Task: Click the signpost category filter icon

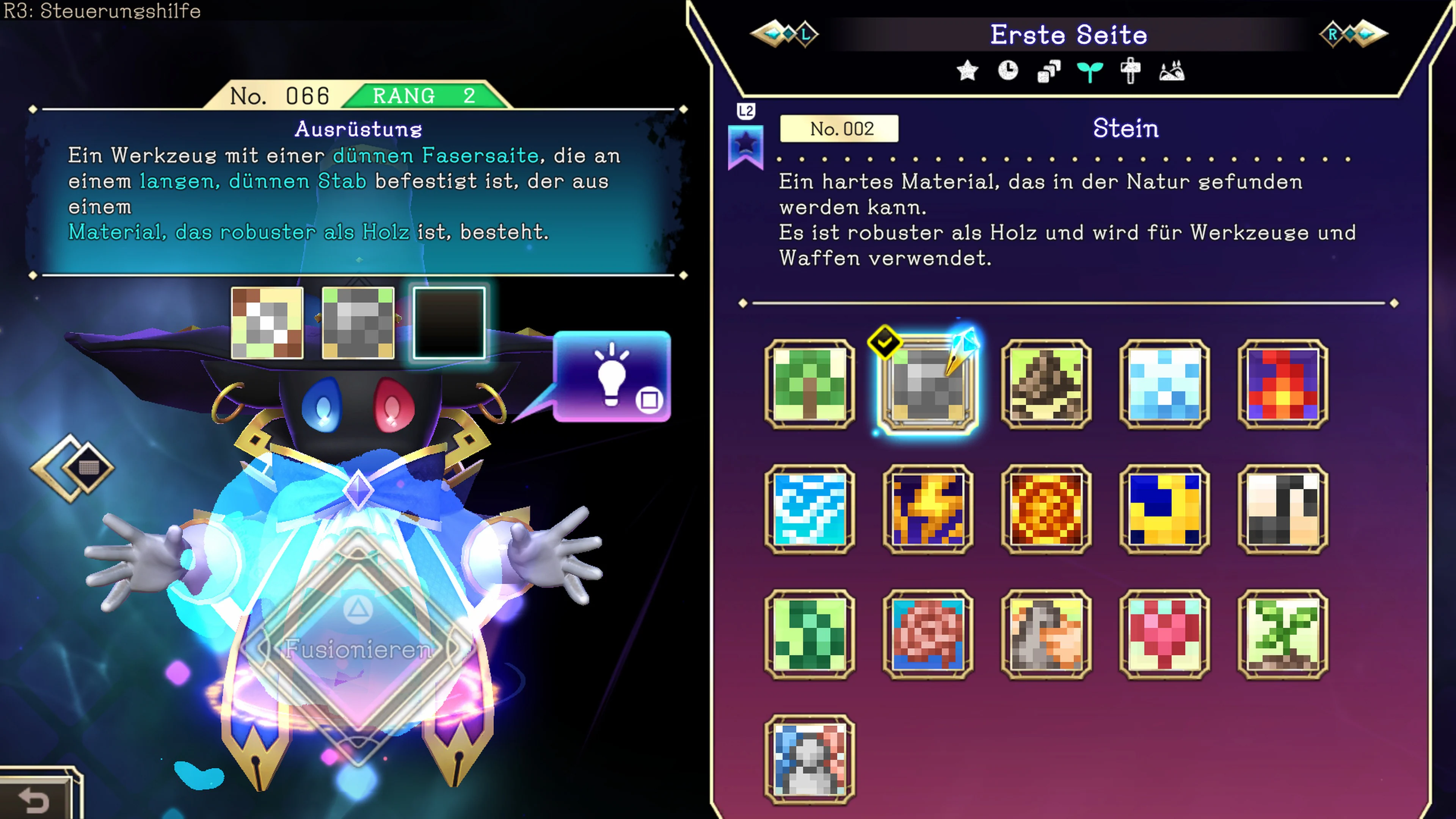Action: tap(1131, 71)
